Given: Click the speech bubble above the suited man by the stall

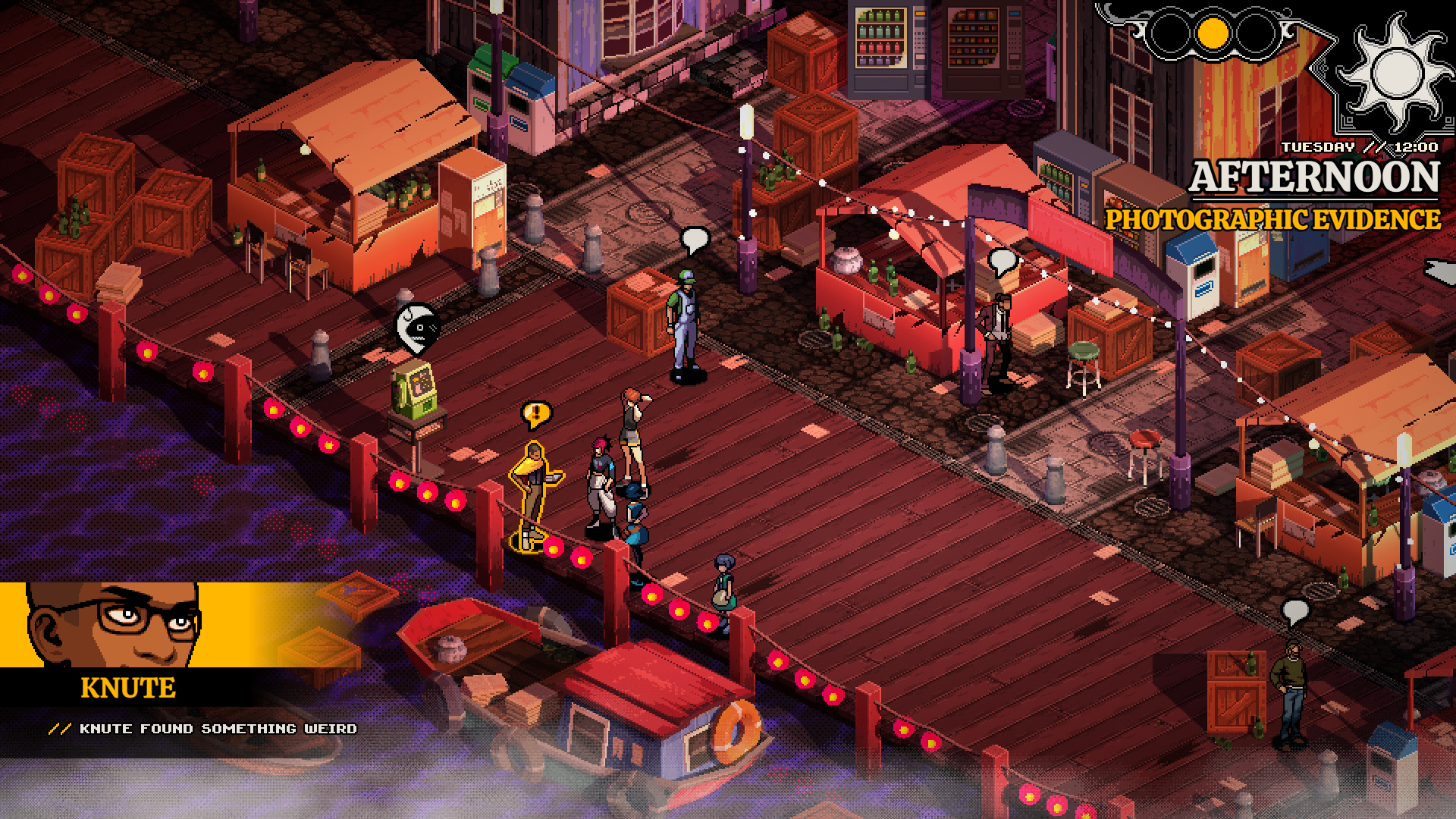Looking at the screenshot, I should [1003, 262].
